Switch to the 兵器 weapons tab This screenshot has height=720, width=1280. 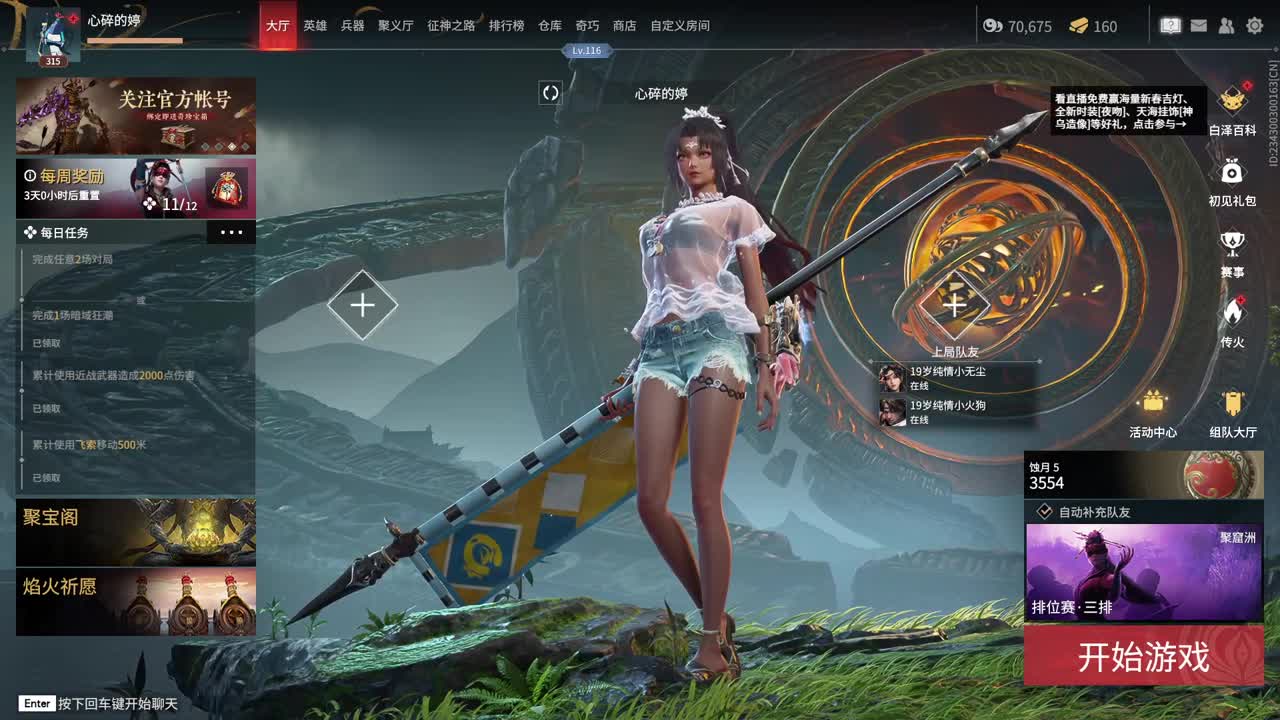(352, 26)
